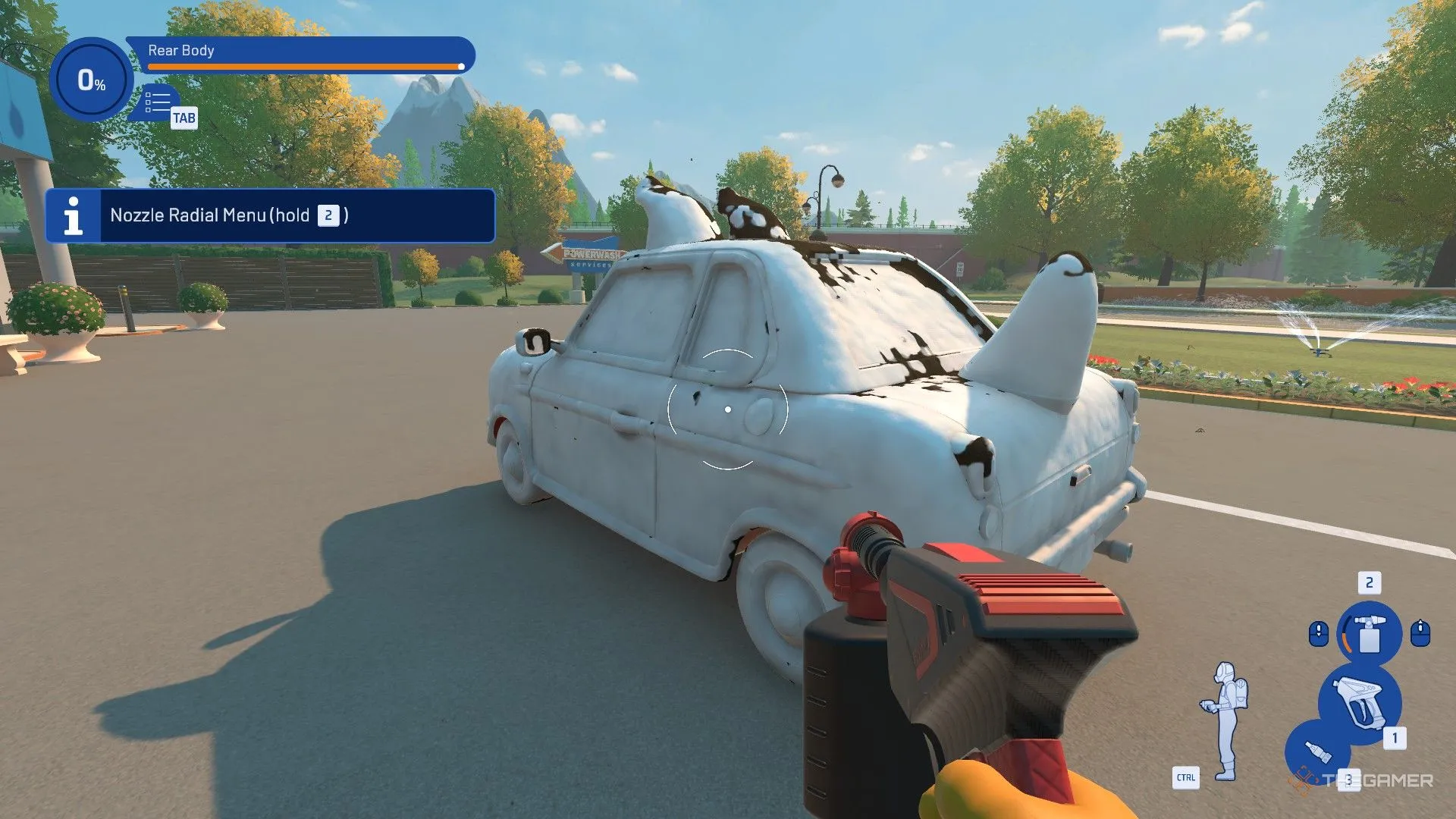Click the mouse scroll-up indicator icon
Image resolution: width=1456 pixels, height=819 pixels.
1420,633
